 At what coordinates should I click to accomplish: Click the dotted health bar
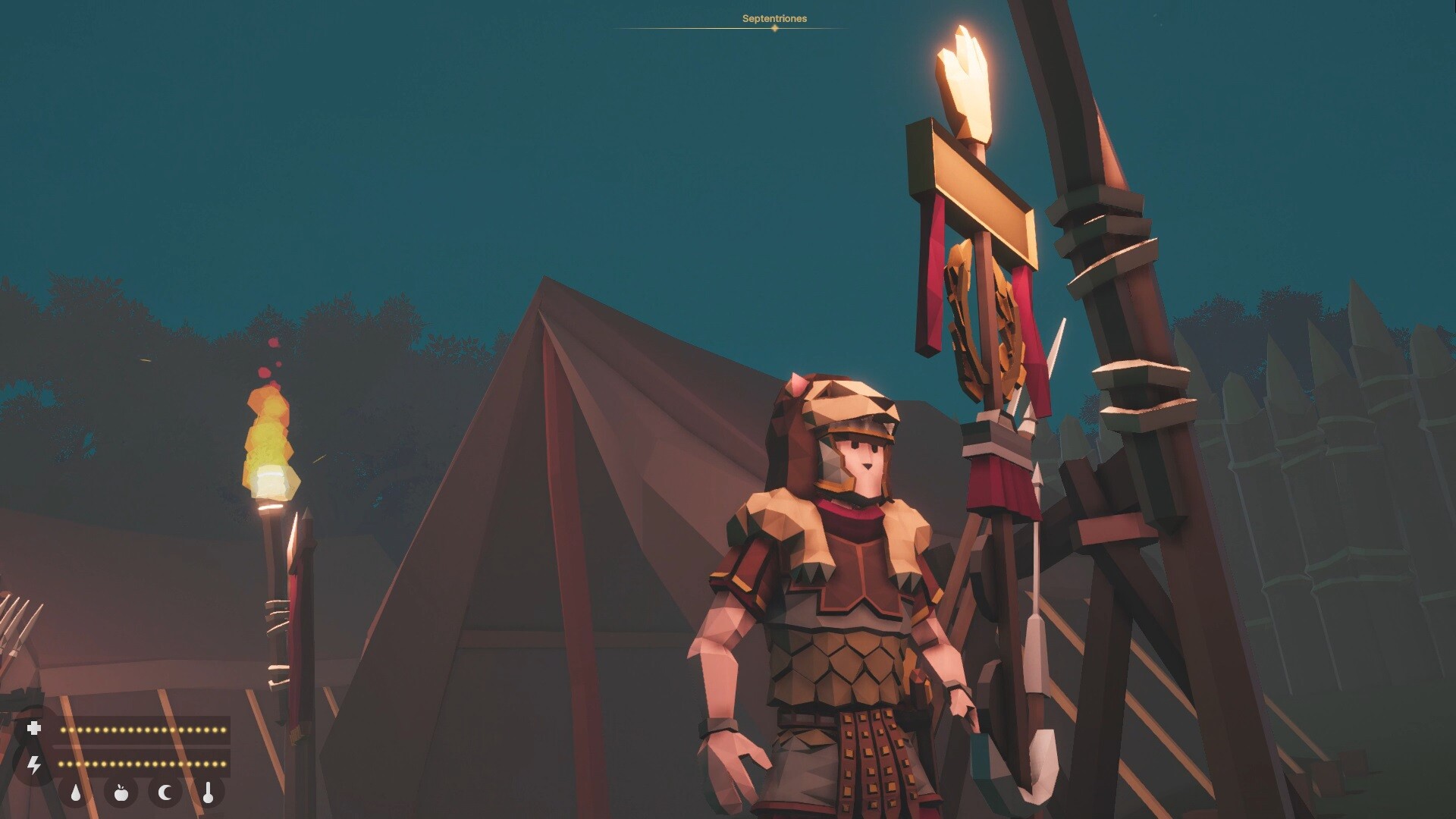tap(144, 729)
